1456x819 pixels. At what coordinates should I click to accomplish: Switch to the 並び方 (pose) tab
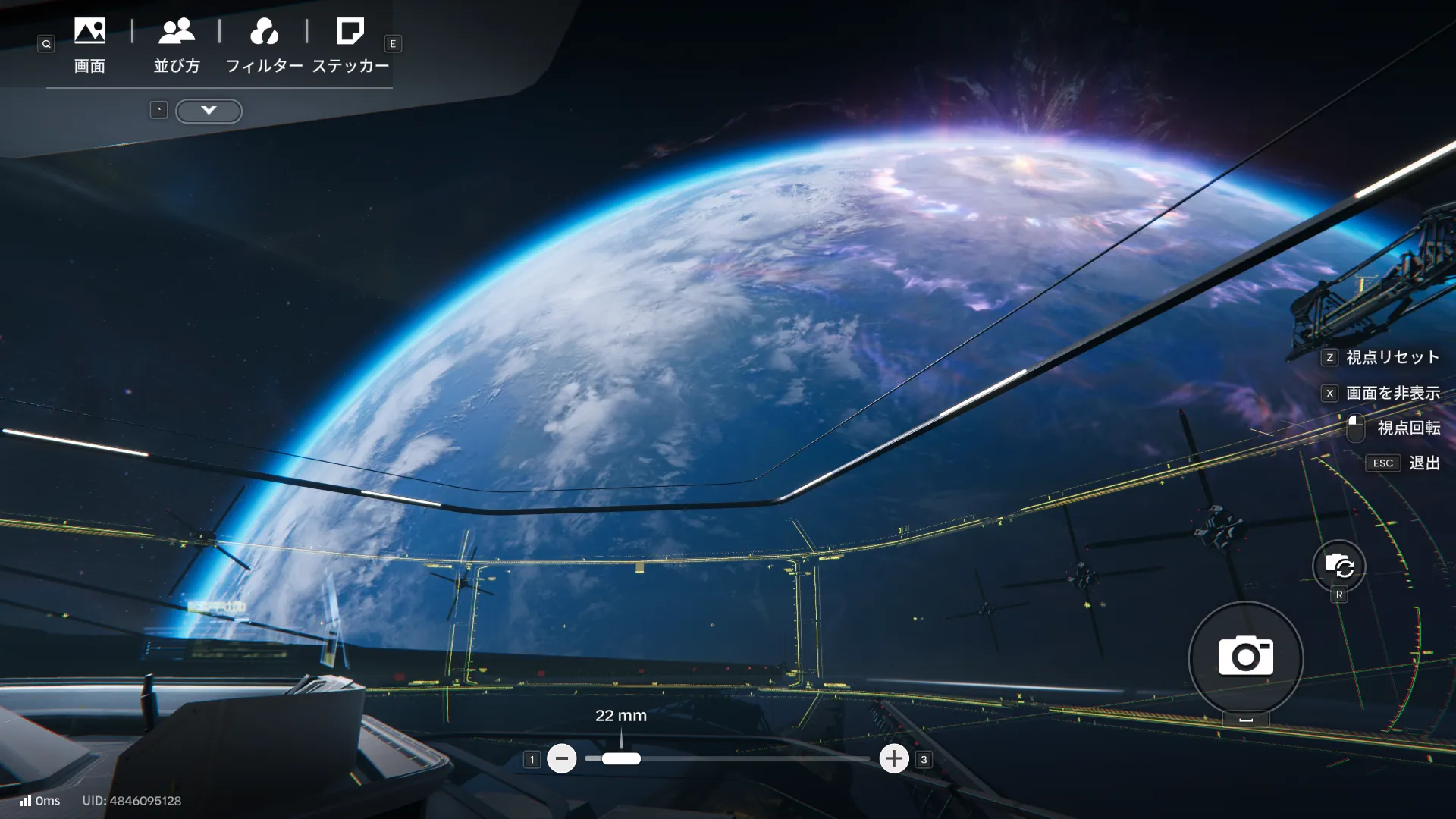(x=177, y=45)
